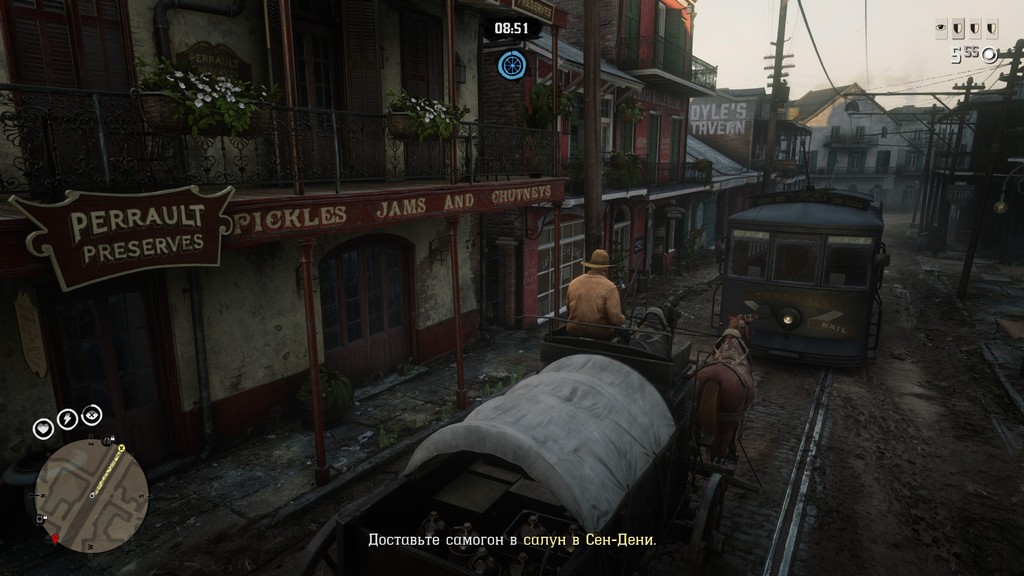Click the red pin marker on minimap

click(56, 539)
